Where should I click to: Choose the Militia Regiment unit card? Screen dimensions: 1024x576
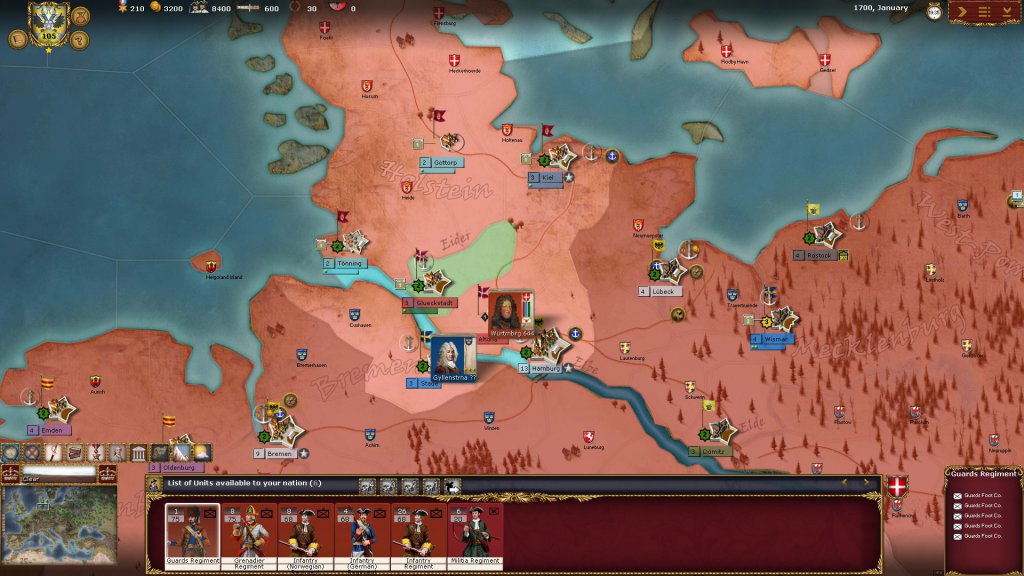click(x=475, y=535)
